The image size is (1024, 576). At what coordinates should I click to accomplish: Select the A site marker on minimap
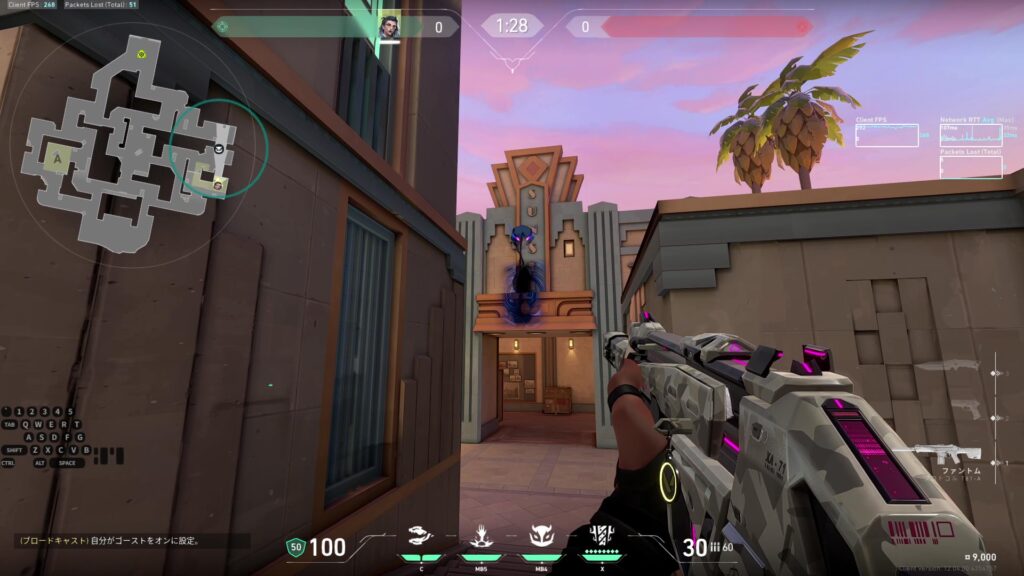click(x=56, y=156)
